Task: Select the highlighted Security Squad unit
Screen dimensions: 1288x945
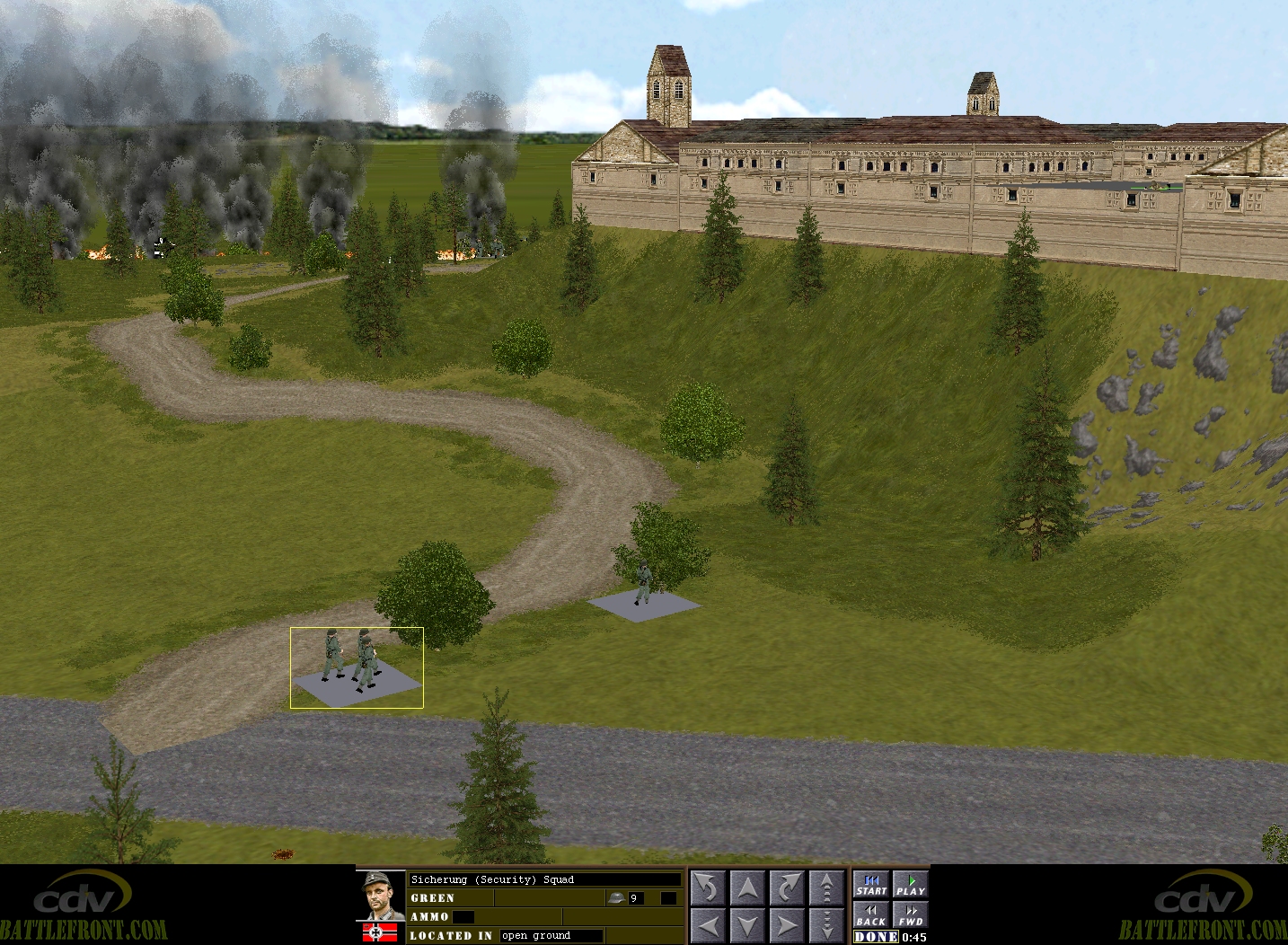Action: (x=357, y=666)
